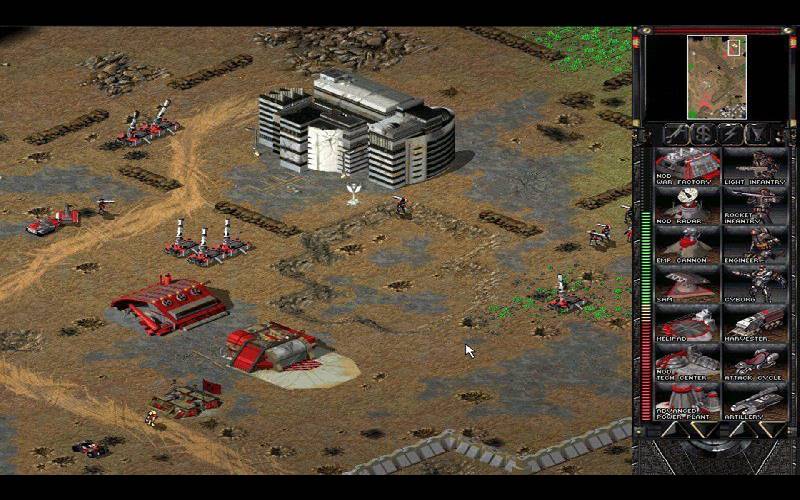Image resolution: width=800 pixels, height=500 pixels.
Task: Train a Light Infantry unit
Action: coord(753,167)
